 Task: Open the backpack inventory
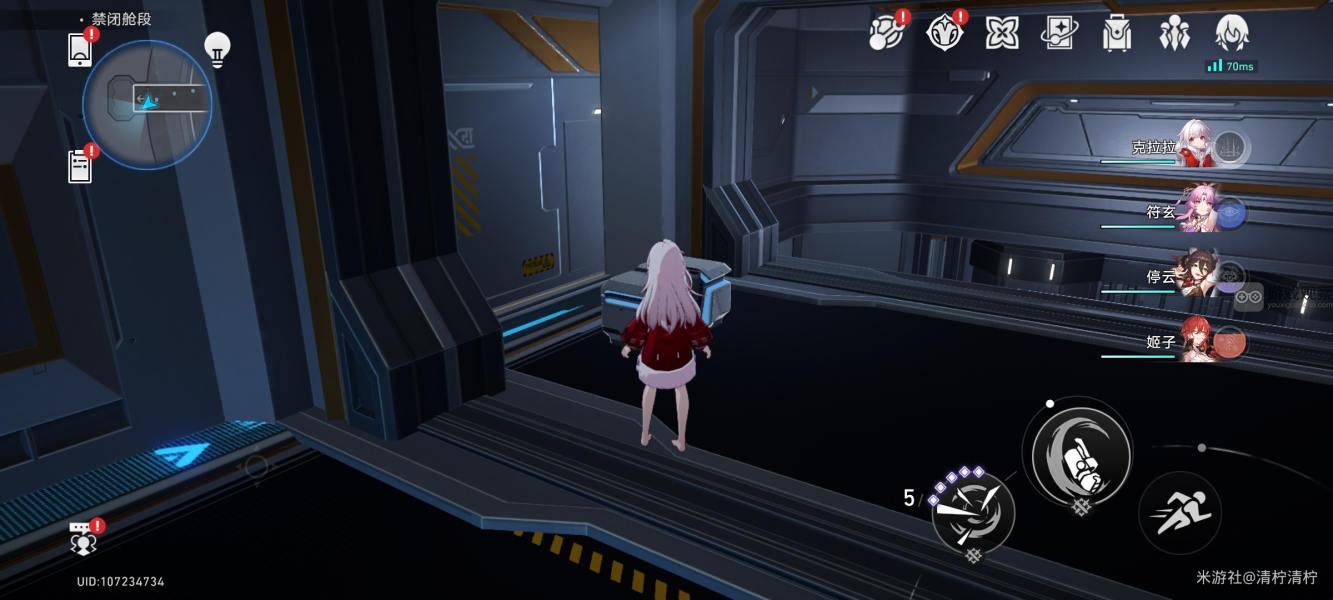1116,34
